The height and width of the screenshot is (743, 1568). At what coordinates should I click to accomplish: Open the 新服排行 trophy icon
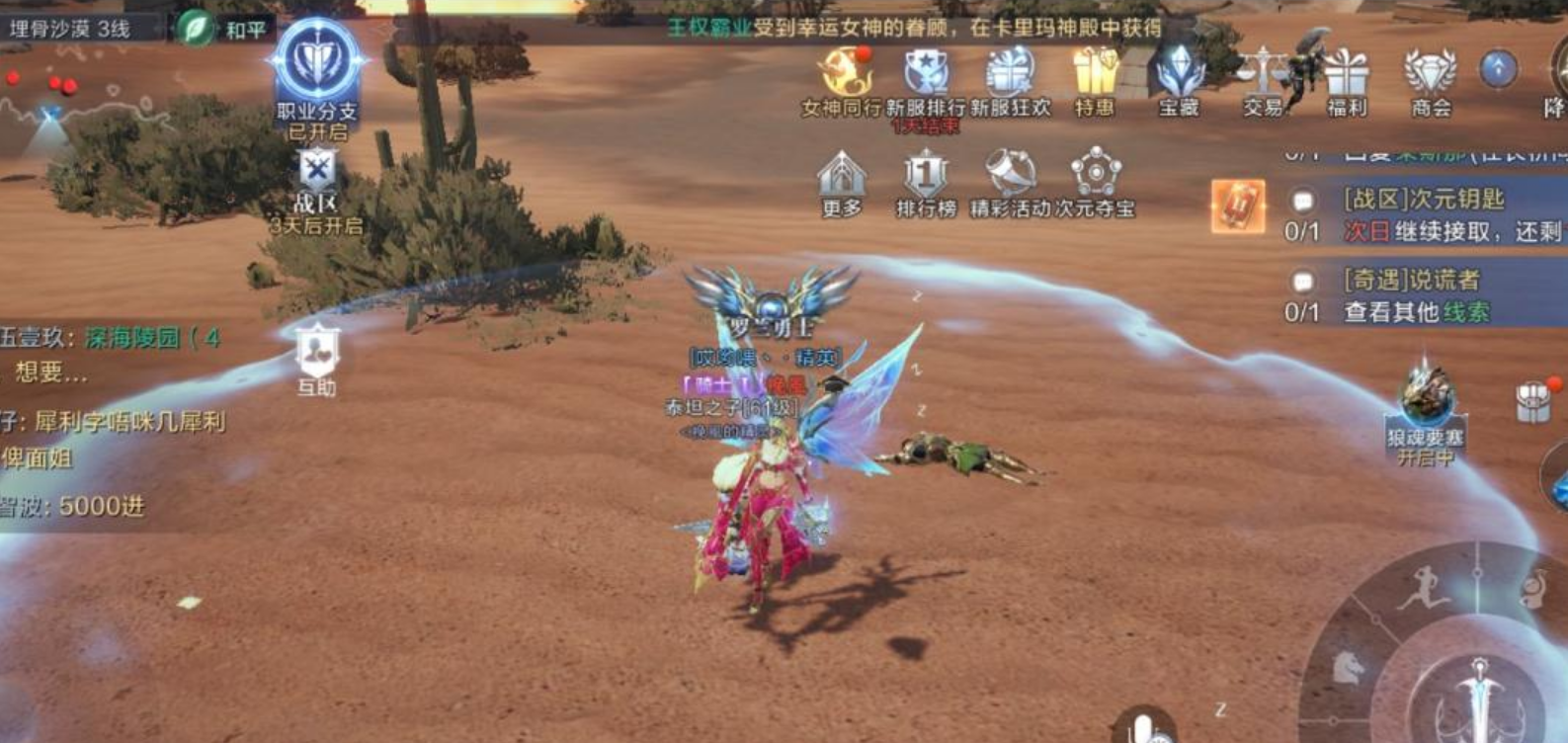coord(926,73)
